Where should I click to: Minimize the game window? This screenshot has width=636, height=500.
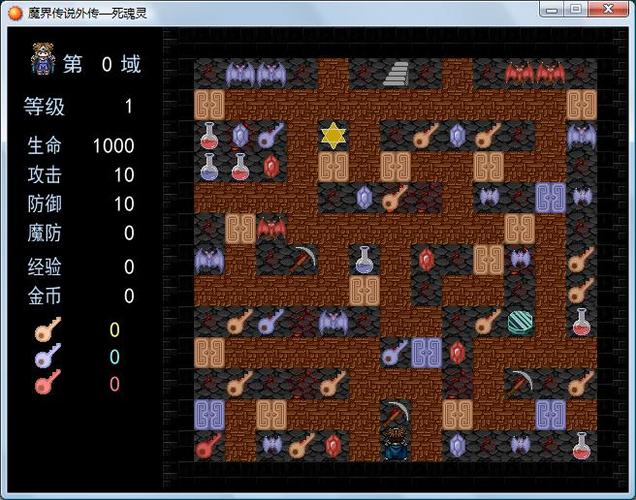pos(552,9)
